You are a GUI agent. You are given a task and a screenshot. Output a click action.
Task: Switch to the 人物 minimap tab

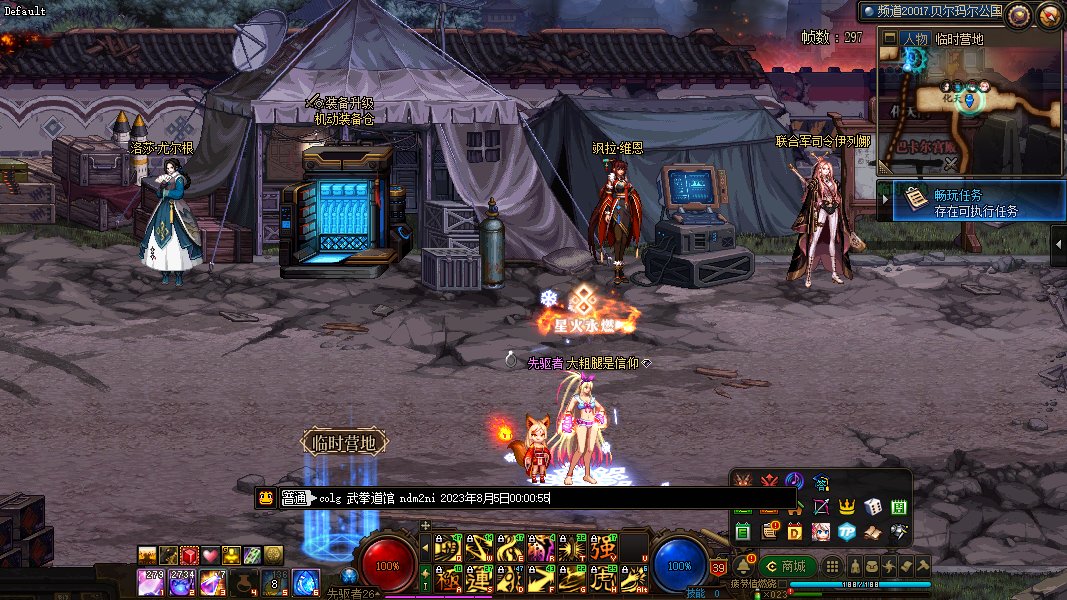[914, 39]
